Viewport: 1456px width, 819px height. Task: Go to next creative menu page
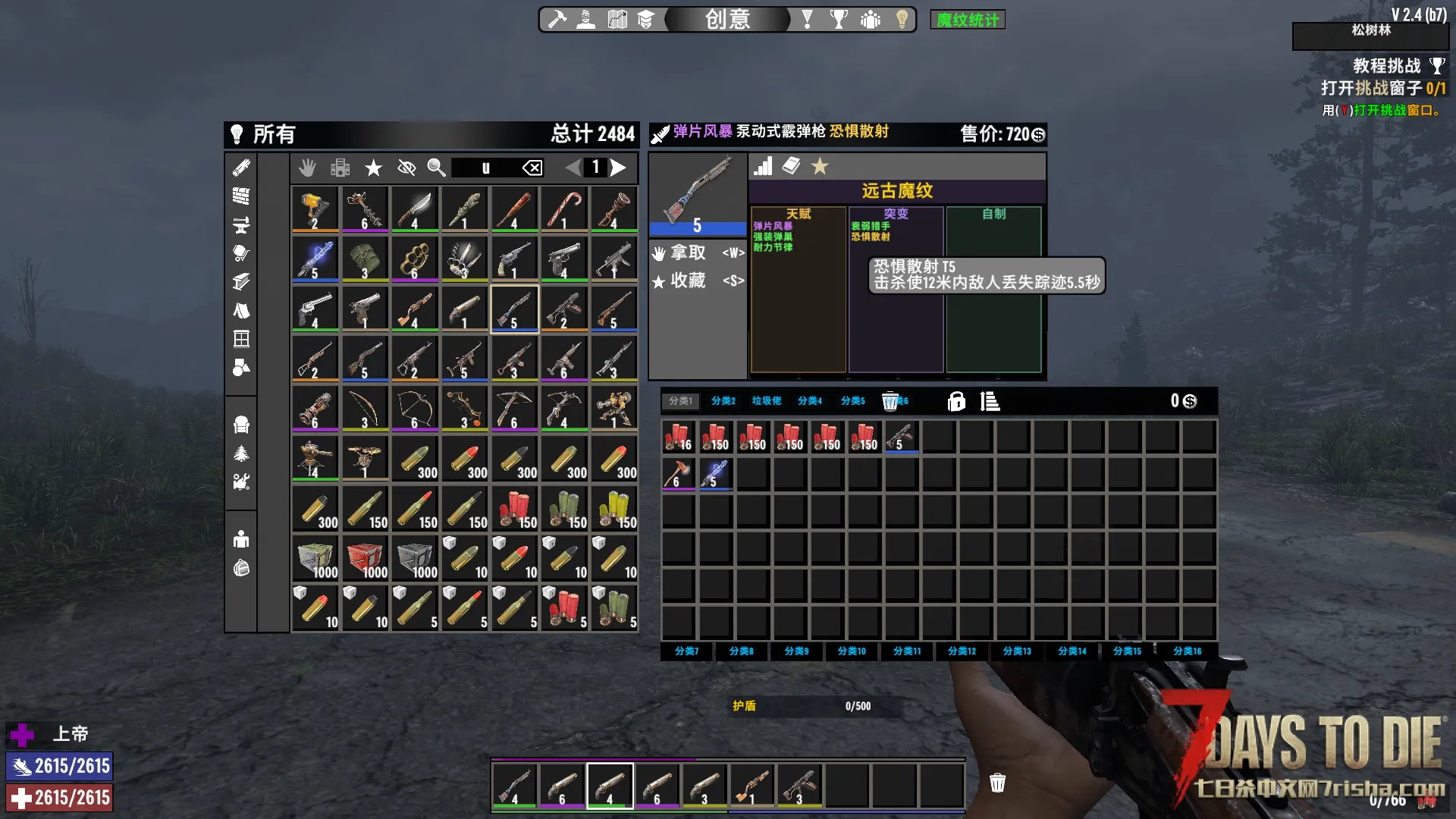click(619, 168)
